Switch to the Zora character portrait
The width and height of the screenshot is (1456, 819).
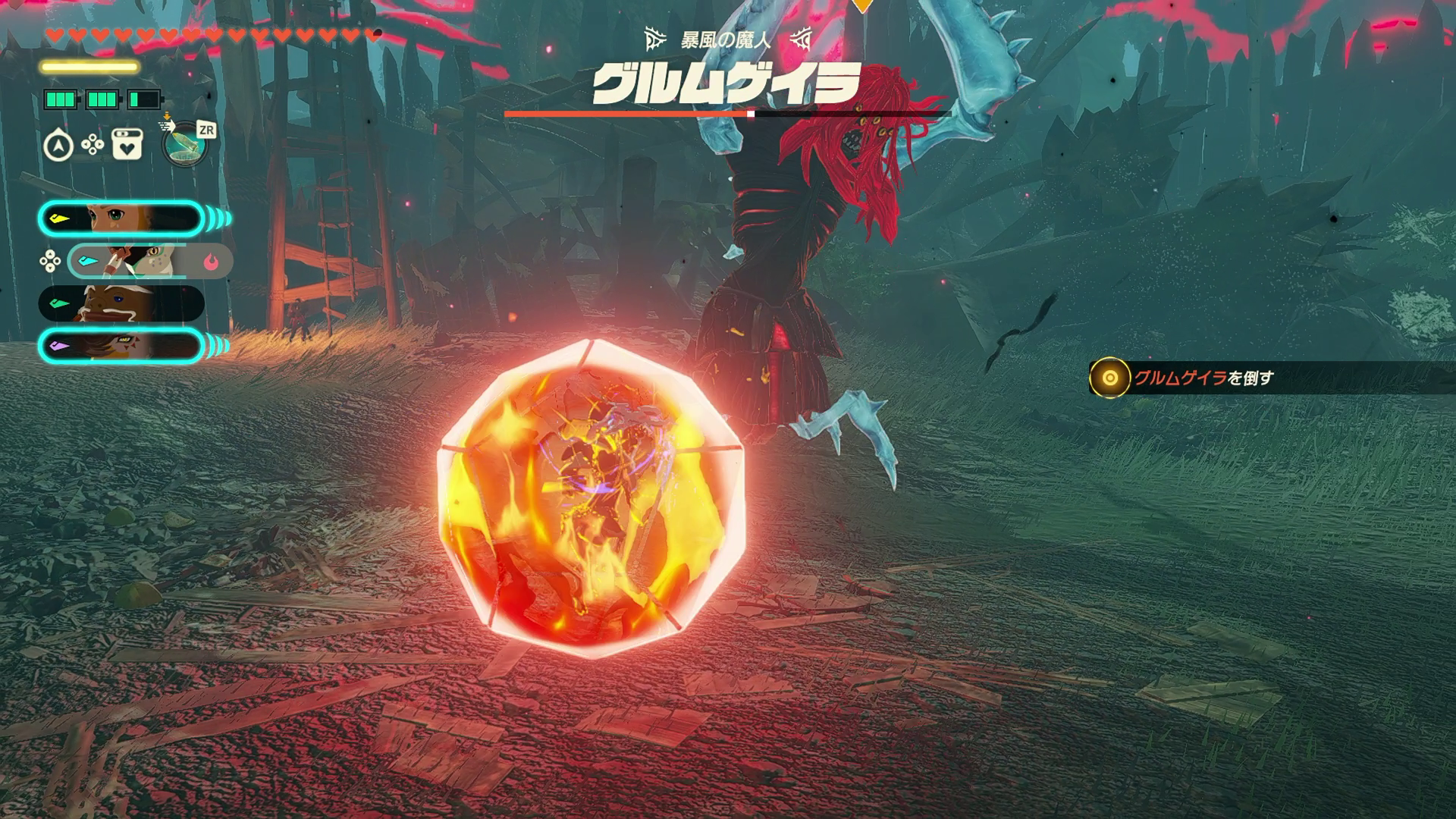pos(150,261)
